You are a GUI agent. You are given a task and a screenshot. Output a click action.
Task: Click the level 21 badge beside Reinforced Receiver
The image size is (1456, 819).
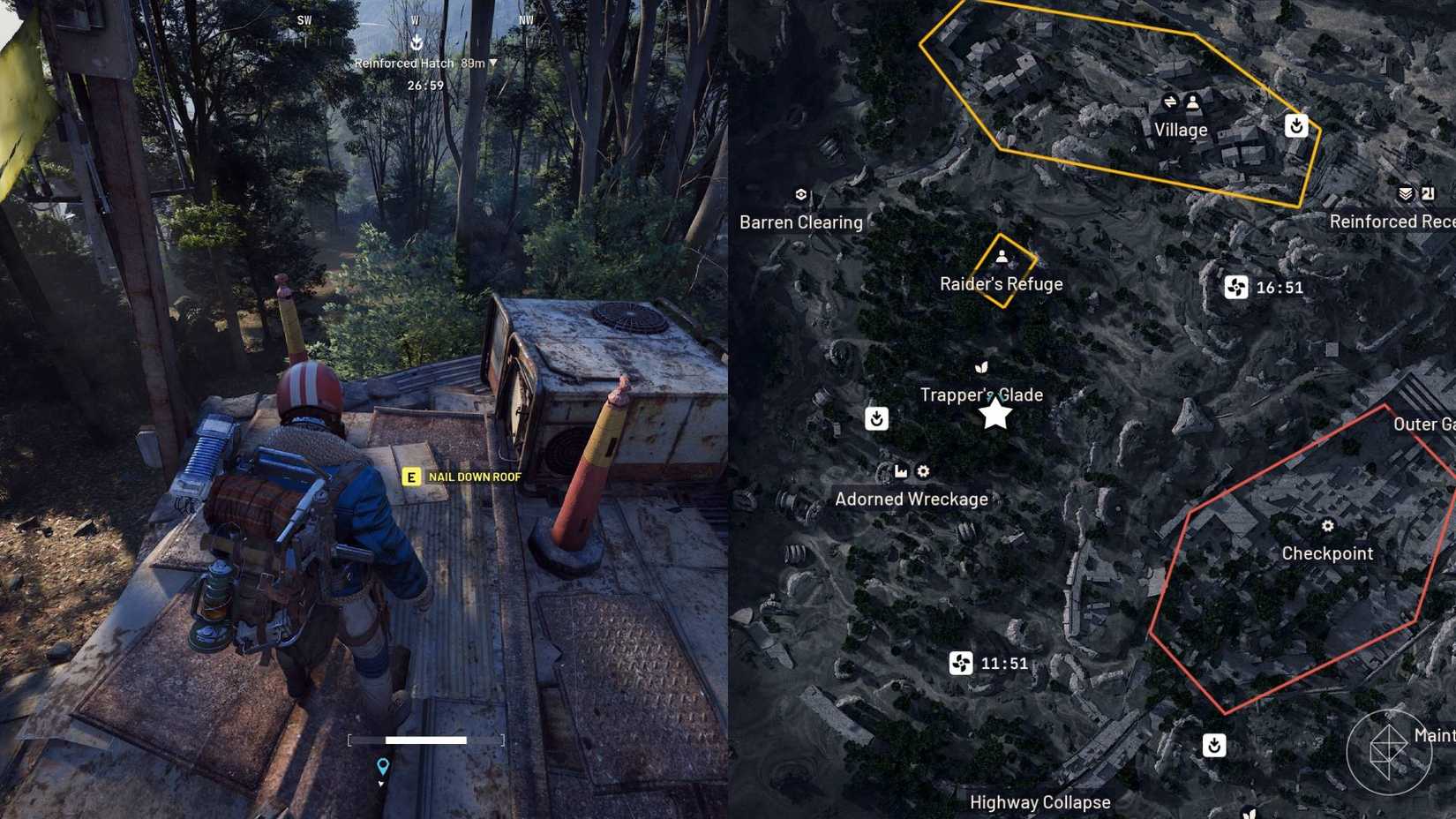(1428, 193)
